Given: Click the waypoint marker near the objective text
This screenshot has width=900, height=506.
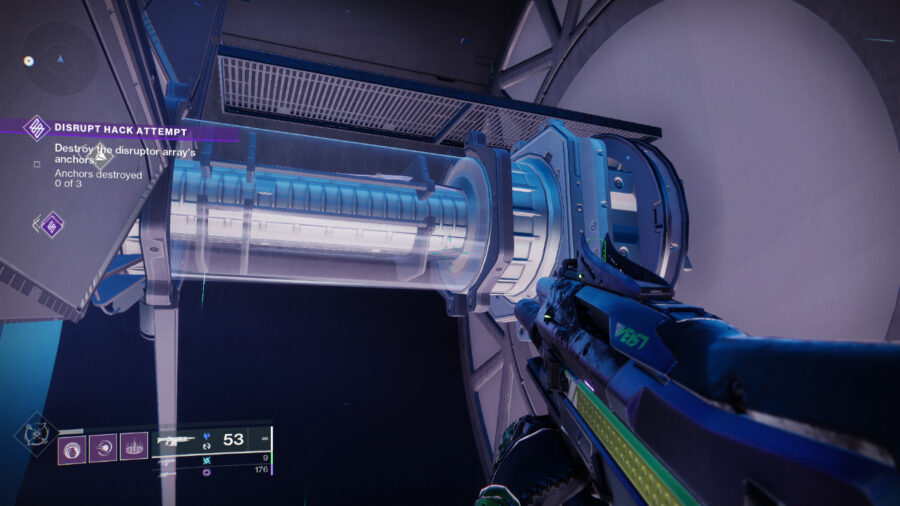Looking at the screenshot, I should click(102, 156).
